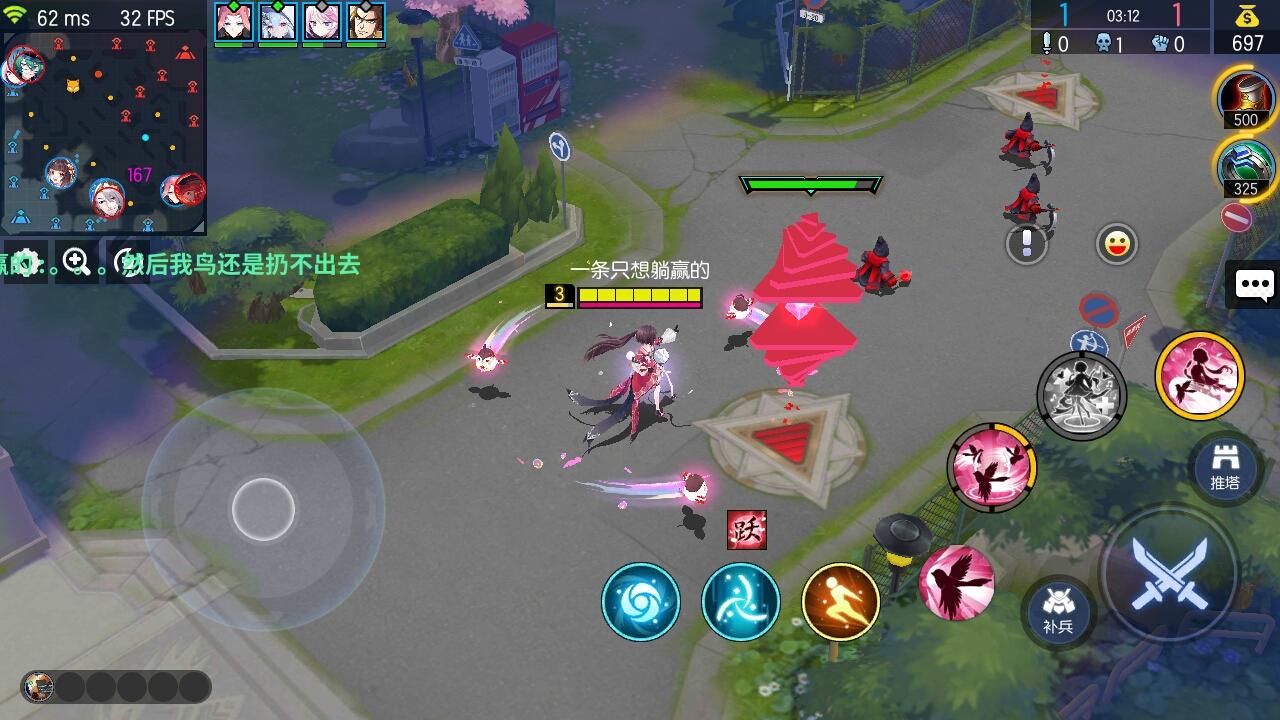Tap the circular replay arrow beside the magnifier
1280x720 pixels.
[x=126, y=258]
